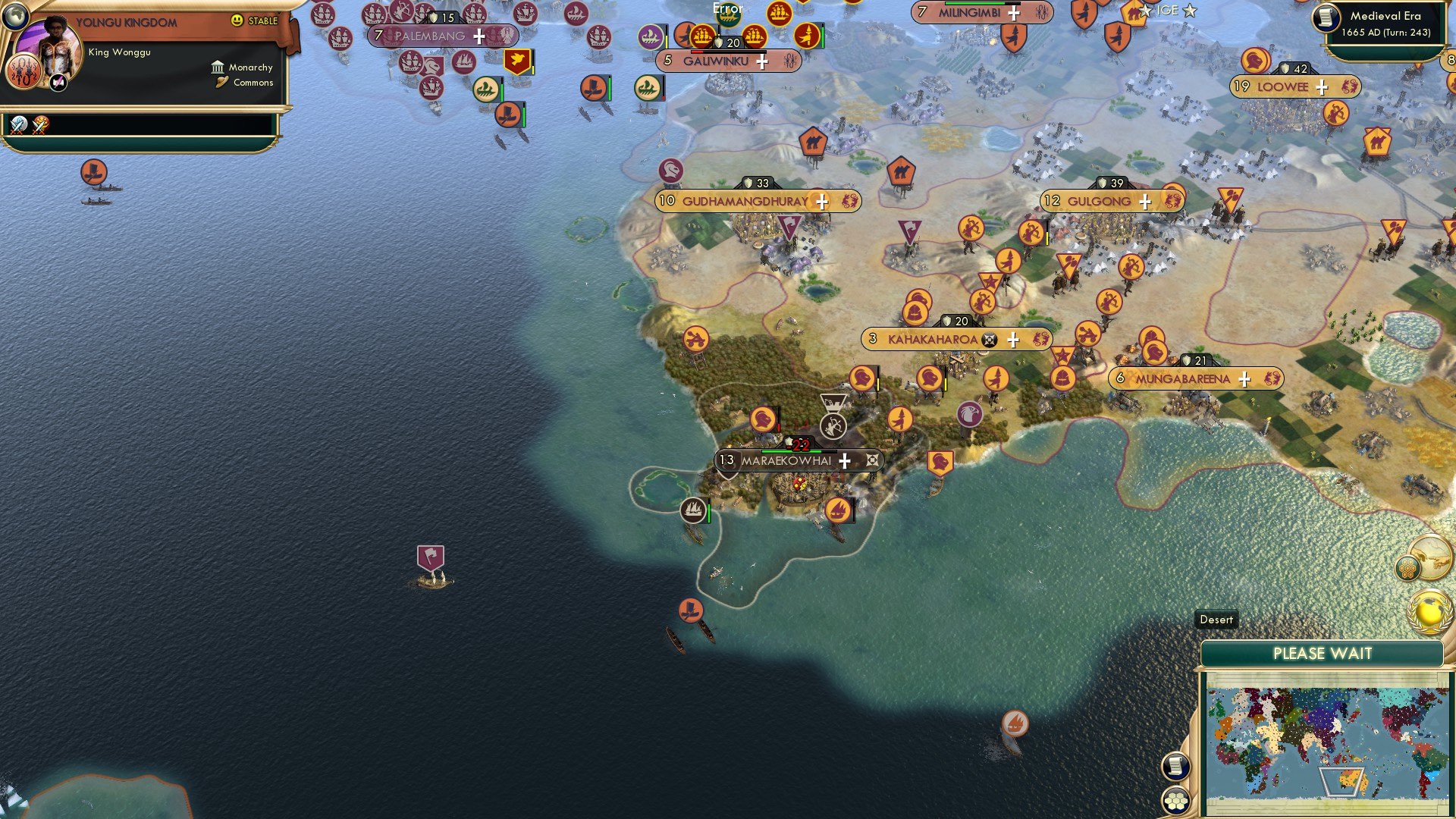
Task: Select the knight unit icon above Loowee
Action: 1254,61
